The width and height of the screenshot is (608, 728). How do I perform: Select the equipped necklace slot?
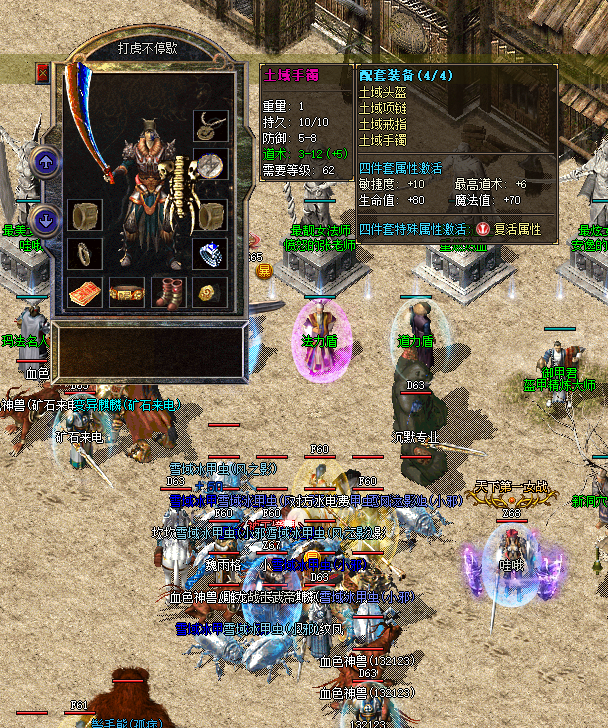pos(210,124)
